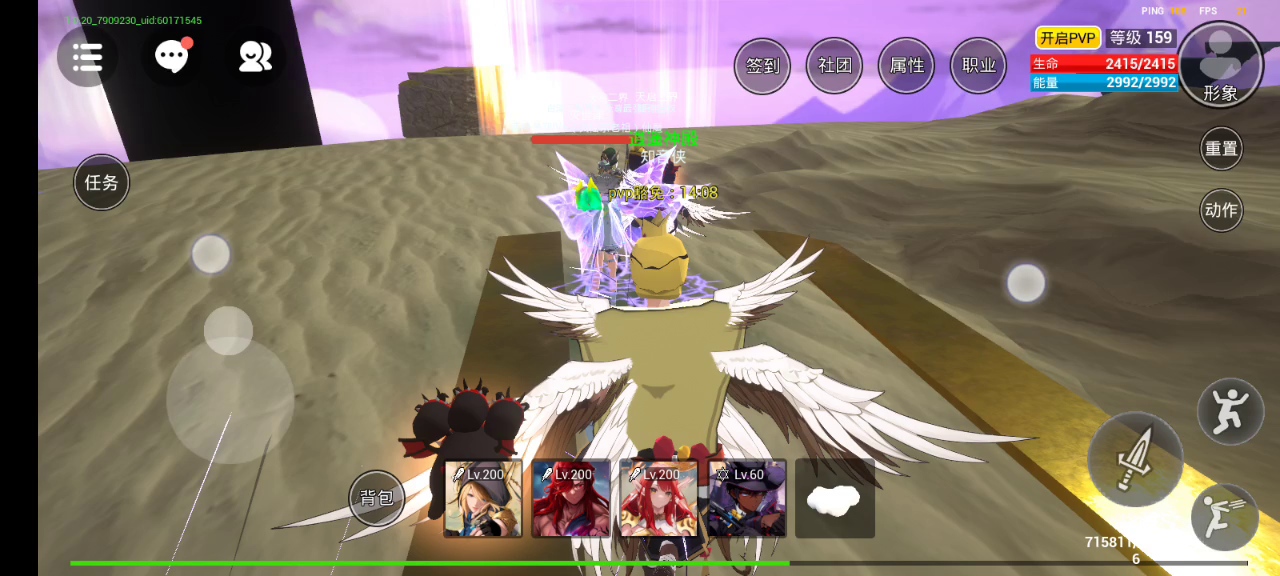1280x576 pixels.
Task: Tap the 签到 sign-in button
Action: tap(762, 66)
